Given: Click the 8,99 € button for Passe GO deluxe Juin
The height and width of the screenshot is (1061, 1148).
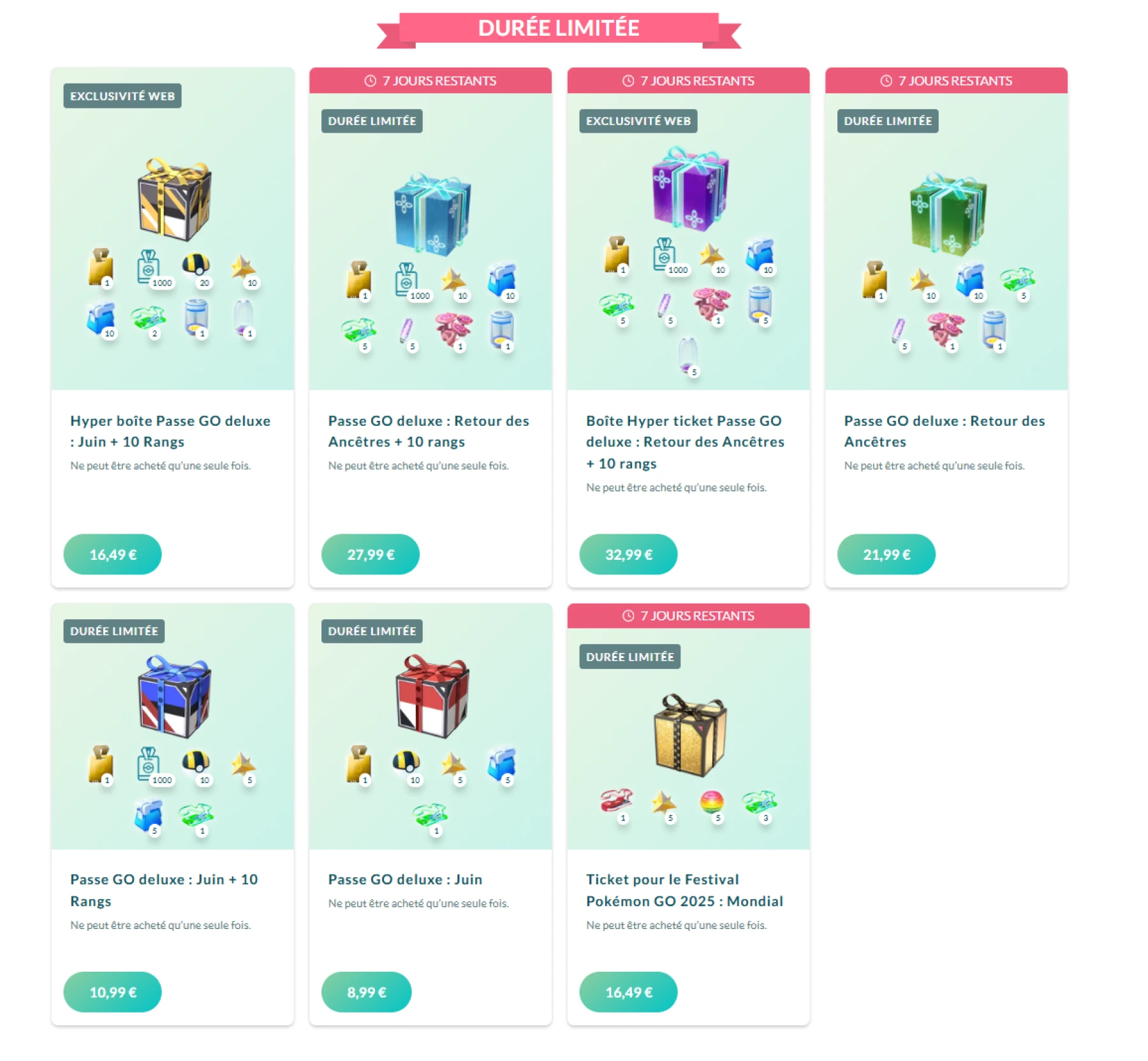Looking at the screenshot, I should (367, 991).
